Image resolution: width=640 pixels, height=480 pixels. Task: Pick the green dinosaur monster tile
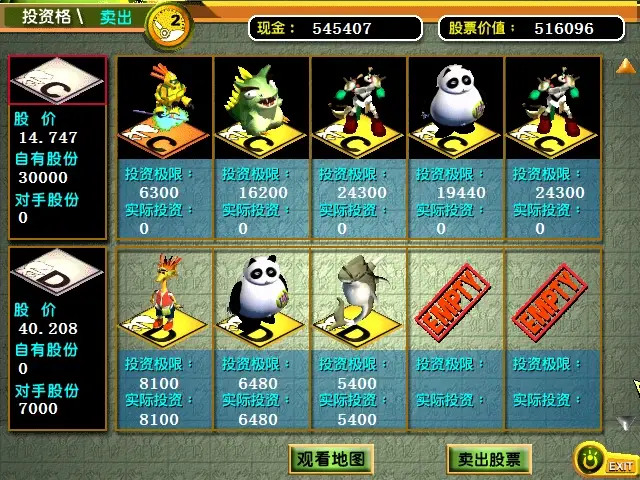(x=261, y=105)
